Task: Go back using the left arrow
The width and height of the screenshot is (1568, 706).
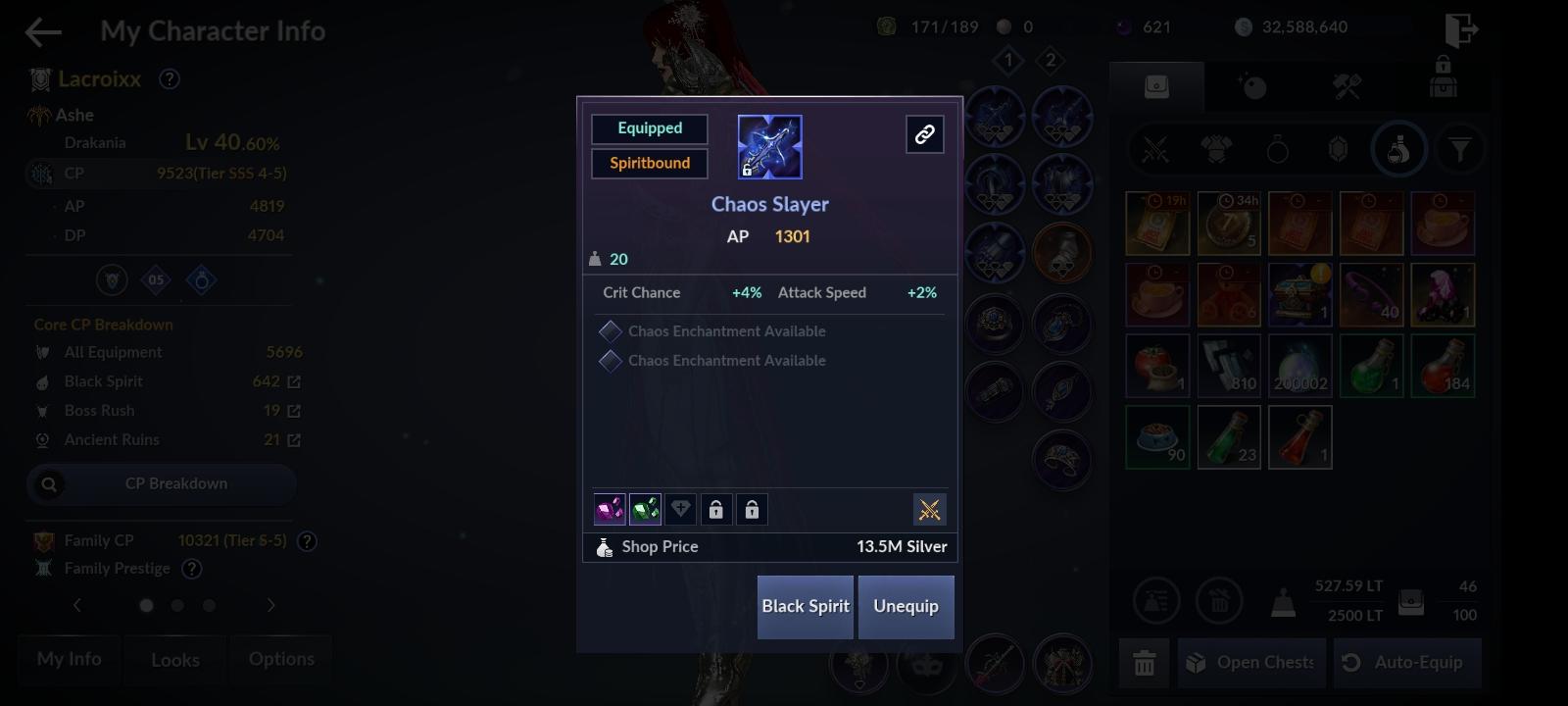Action: pos(41,30)
